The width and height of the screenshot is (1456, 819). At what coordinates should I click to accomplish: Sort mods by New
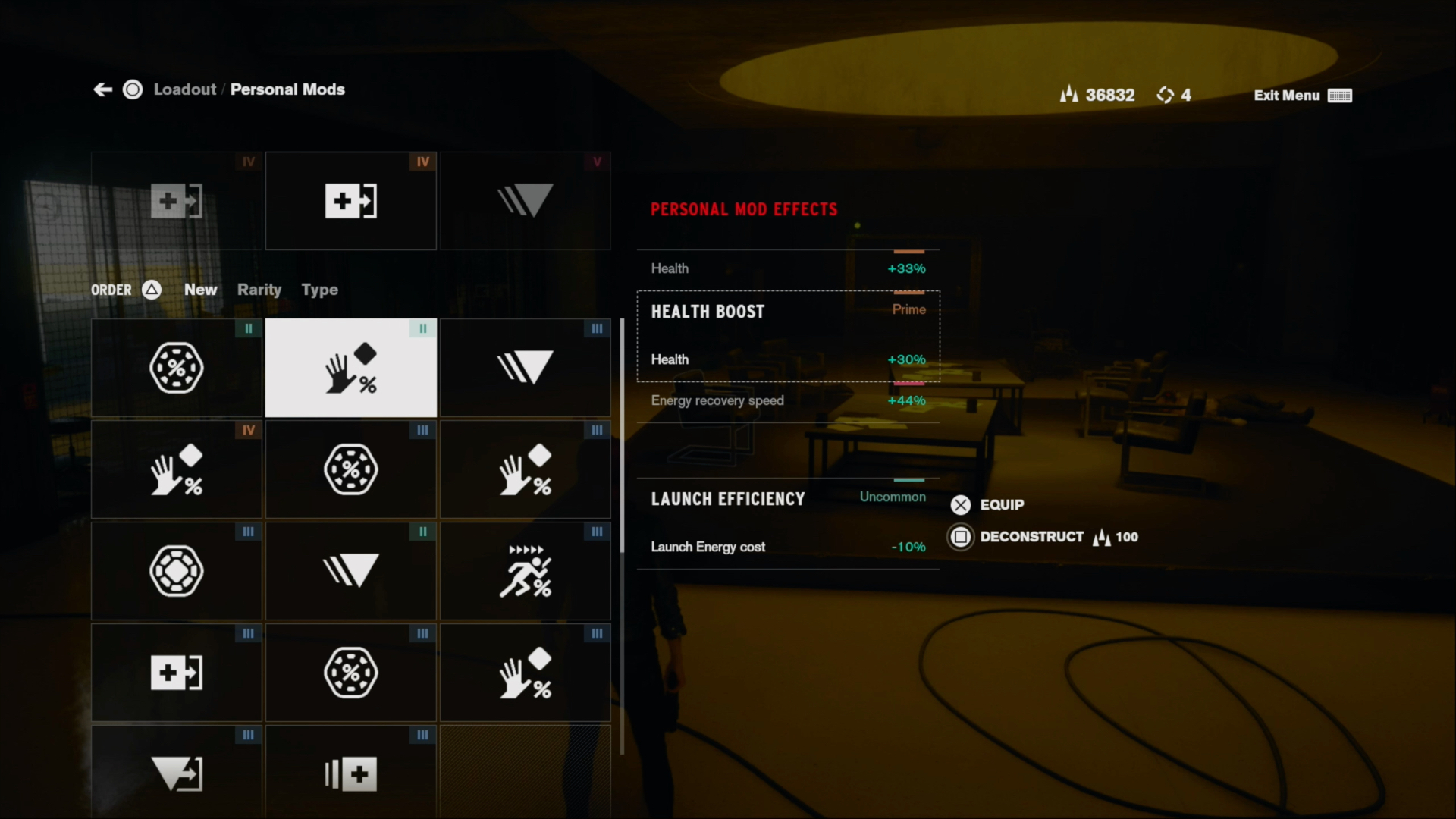(200, 290)
